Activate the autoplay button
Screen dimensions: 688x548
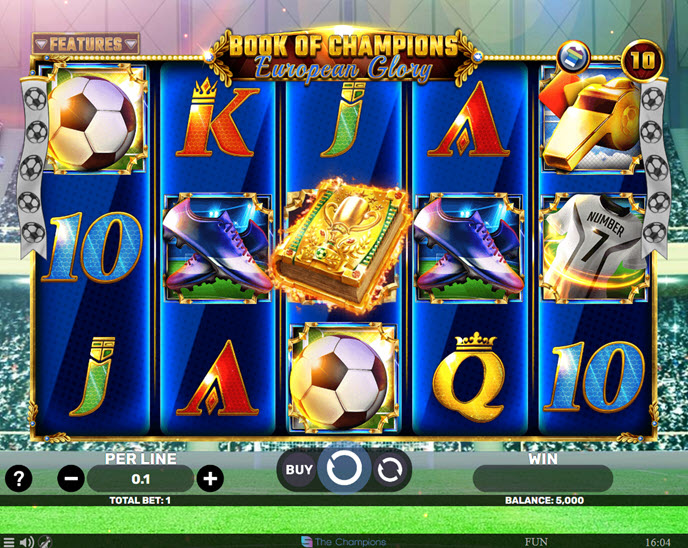pos(389,468)
